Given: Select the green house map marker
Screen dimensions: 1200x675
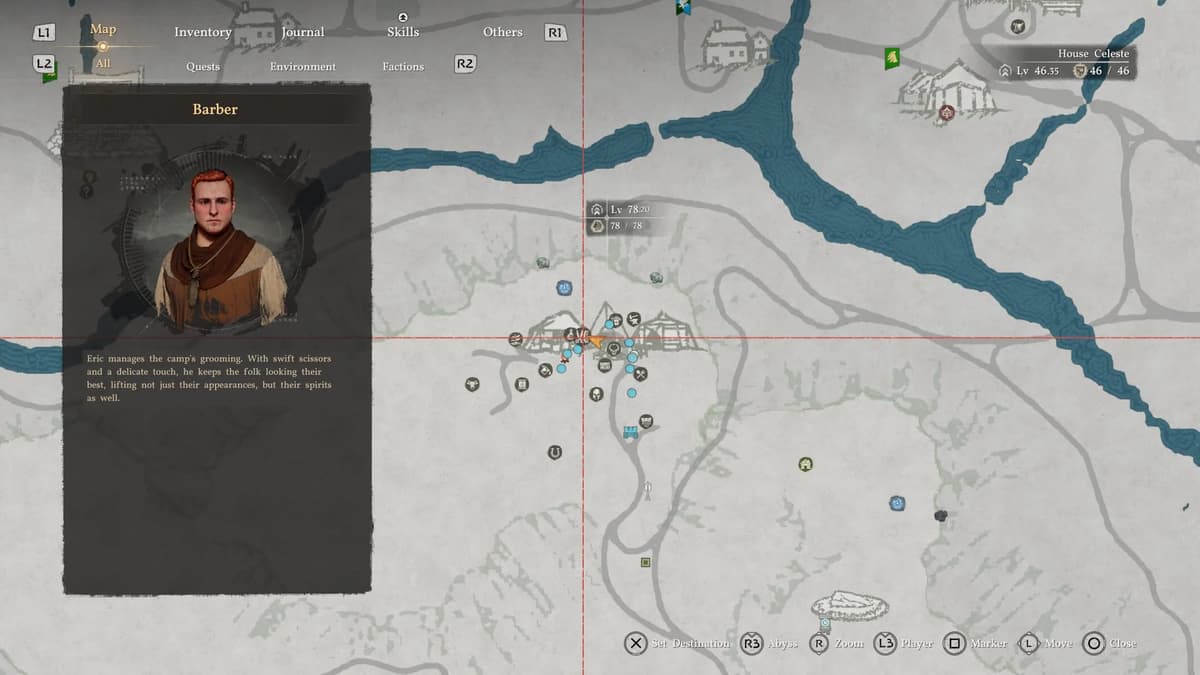Looking at the screenshot, I should (x=805, y=464).
